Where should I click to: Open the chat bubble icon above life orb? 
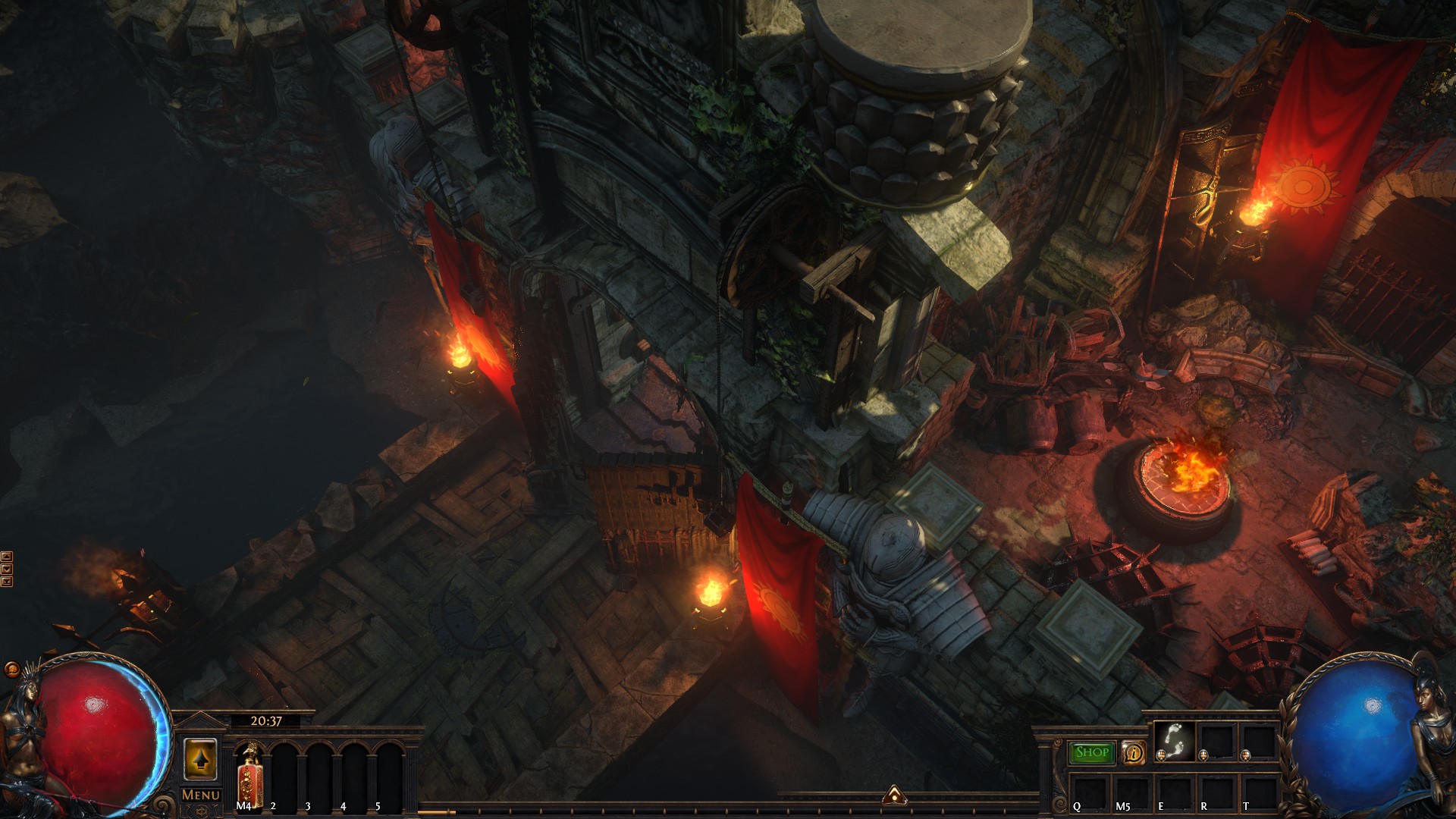click(x=12, y=669)
